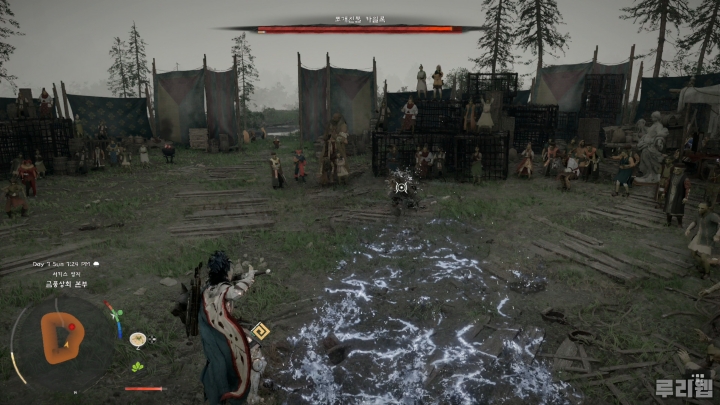Screen dimensions: 720x405
Task: Open the circular minimap
Action: [62, 337]
